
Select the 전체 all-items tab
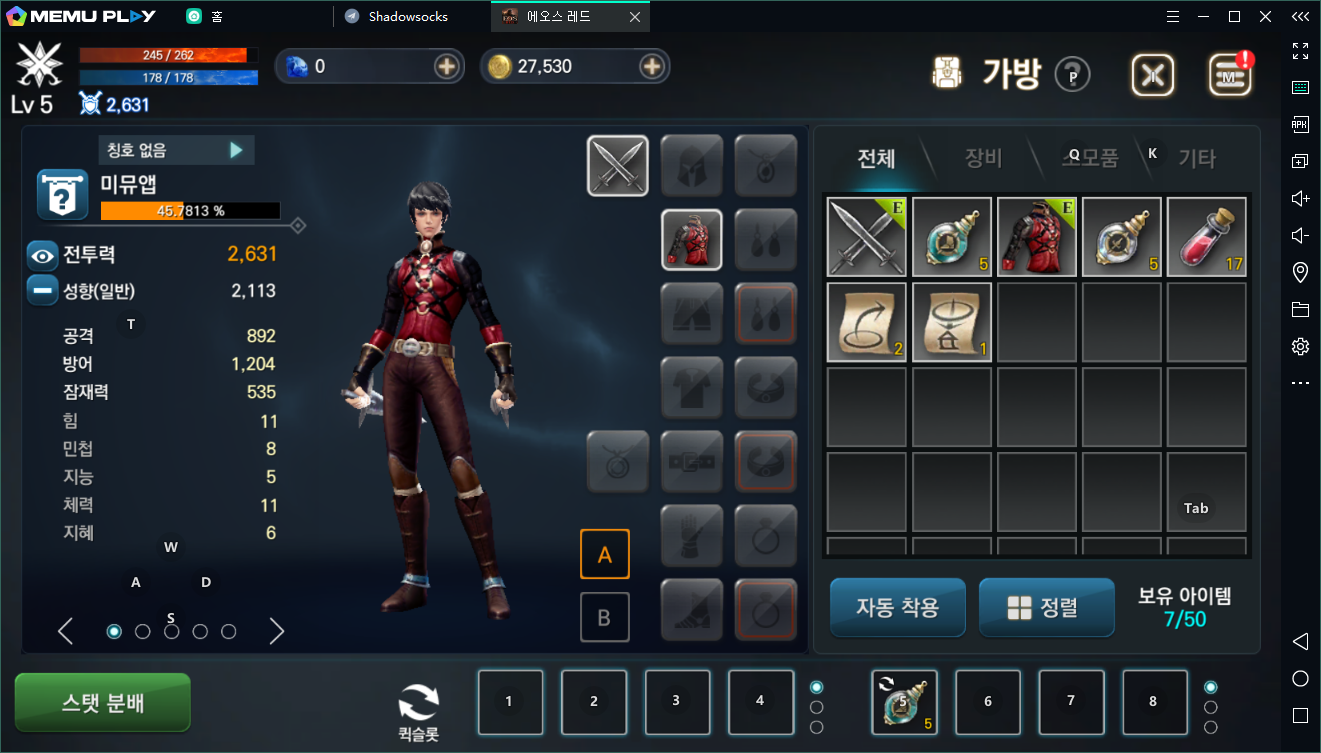(x=876, y=158)
